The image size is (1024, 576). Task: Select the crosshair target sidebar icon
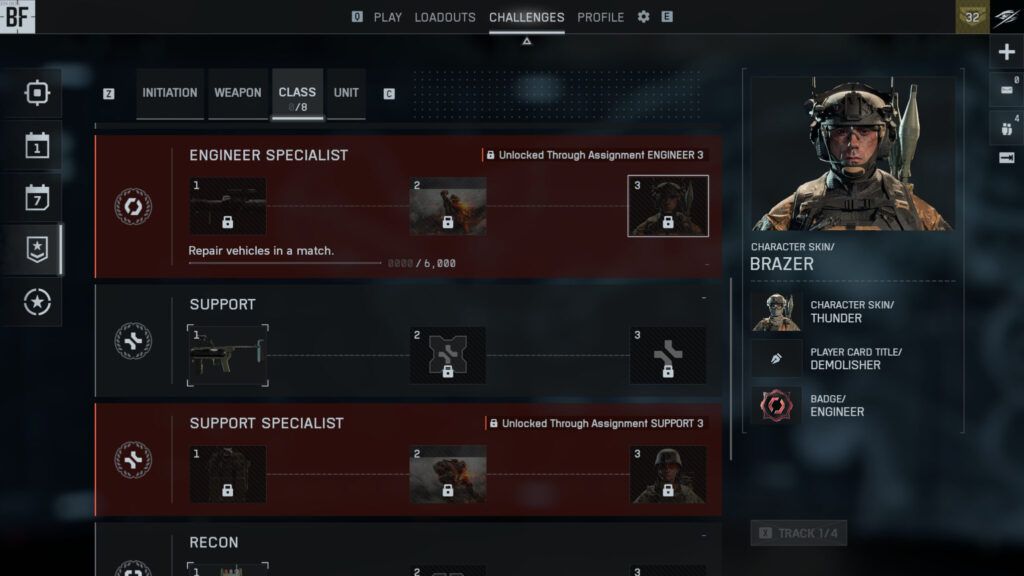[x=37, y=94]
